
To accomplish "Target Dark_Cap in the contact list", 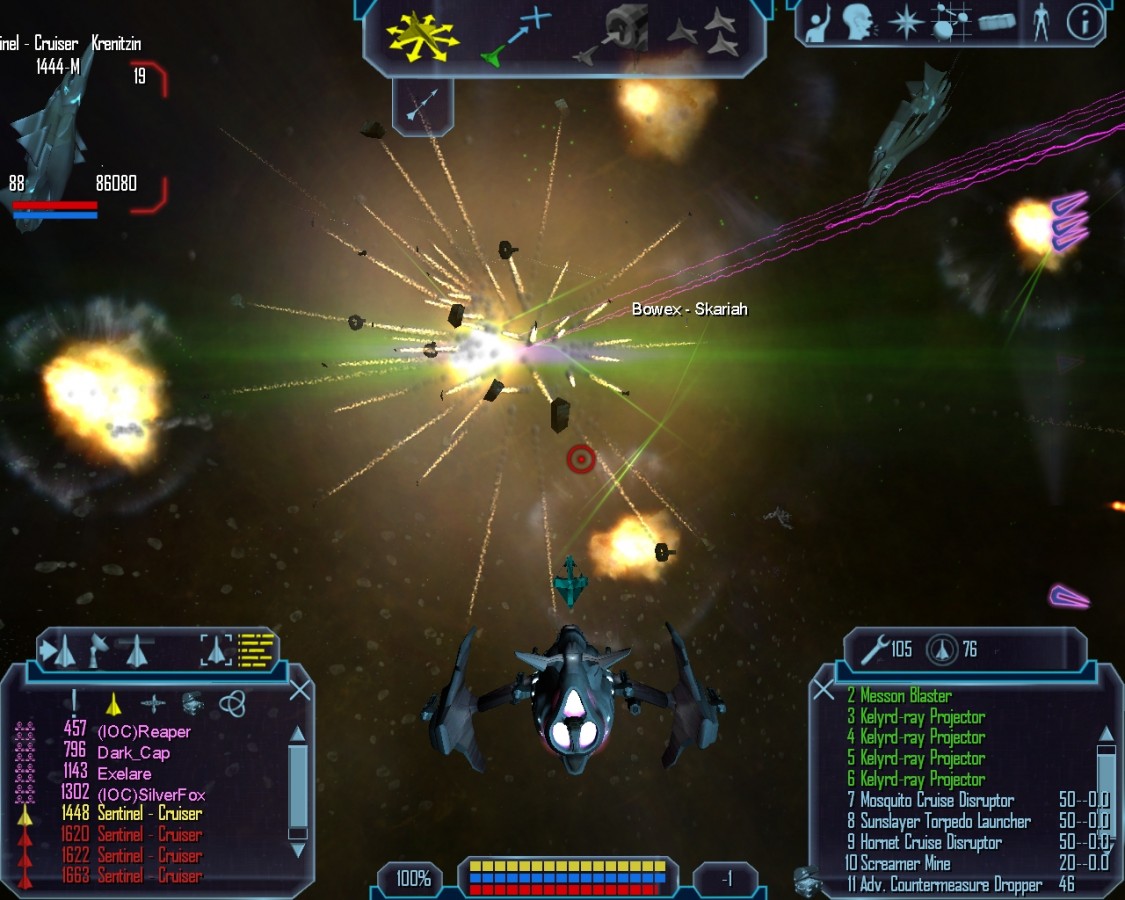I will point(133,753).
